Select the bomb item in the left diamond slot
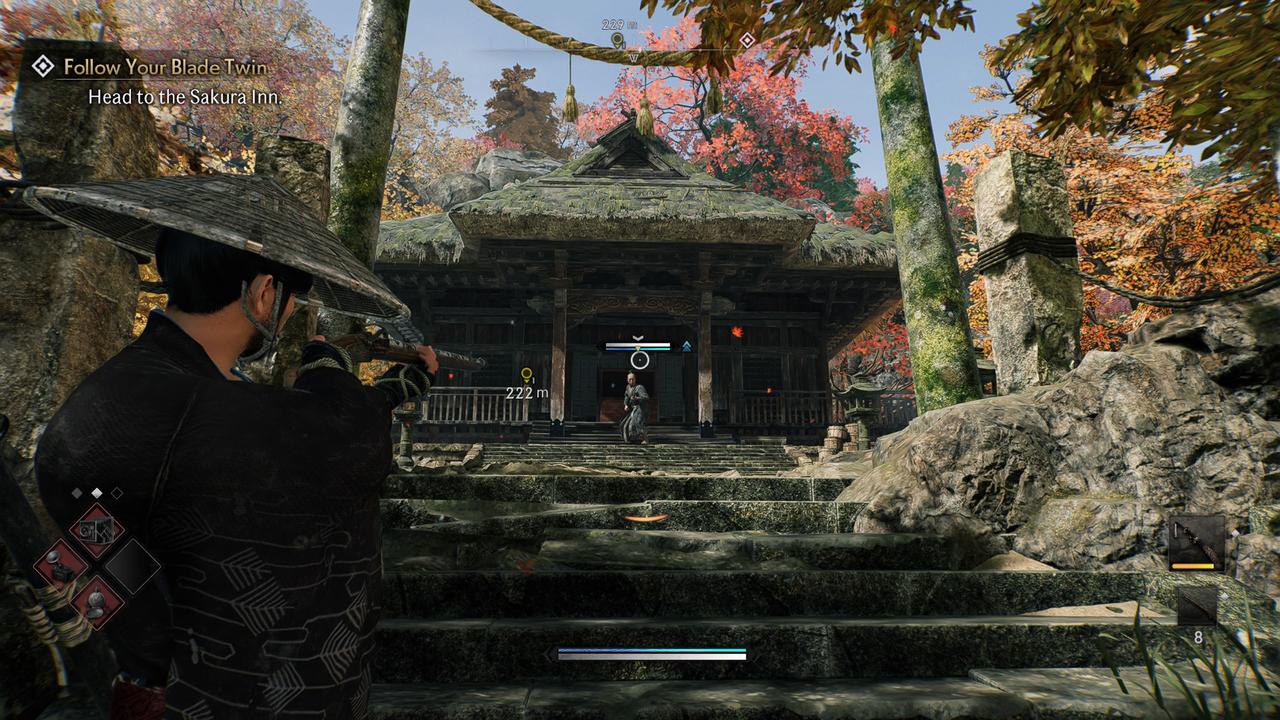Viewport: 1280px width, 720px height. [60, 567]
